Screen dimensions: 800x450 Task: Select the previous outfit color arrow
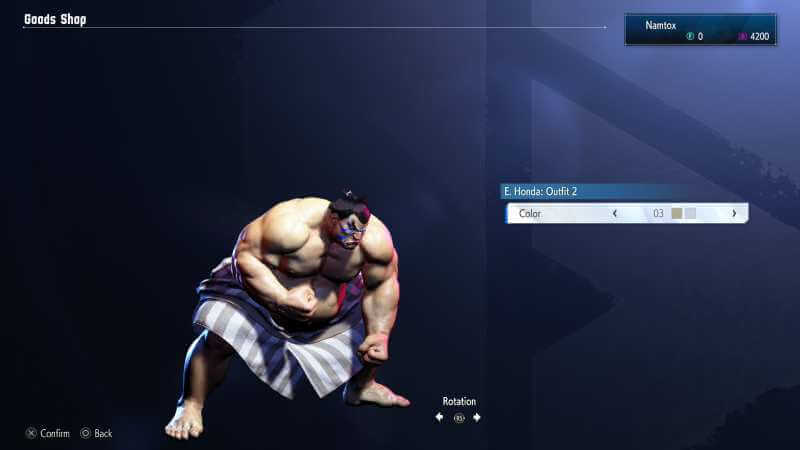614,213
